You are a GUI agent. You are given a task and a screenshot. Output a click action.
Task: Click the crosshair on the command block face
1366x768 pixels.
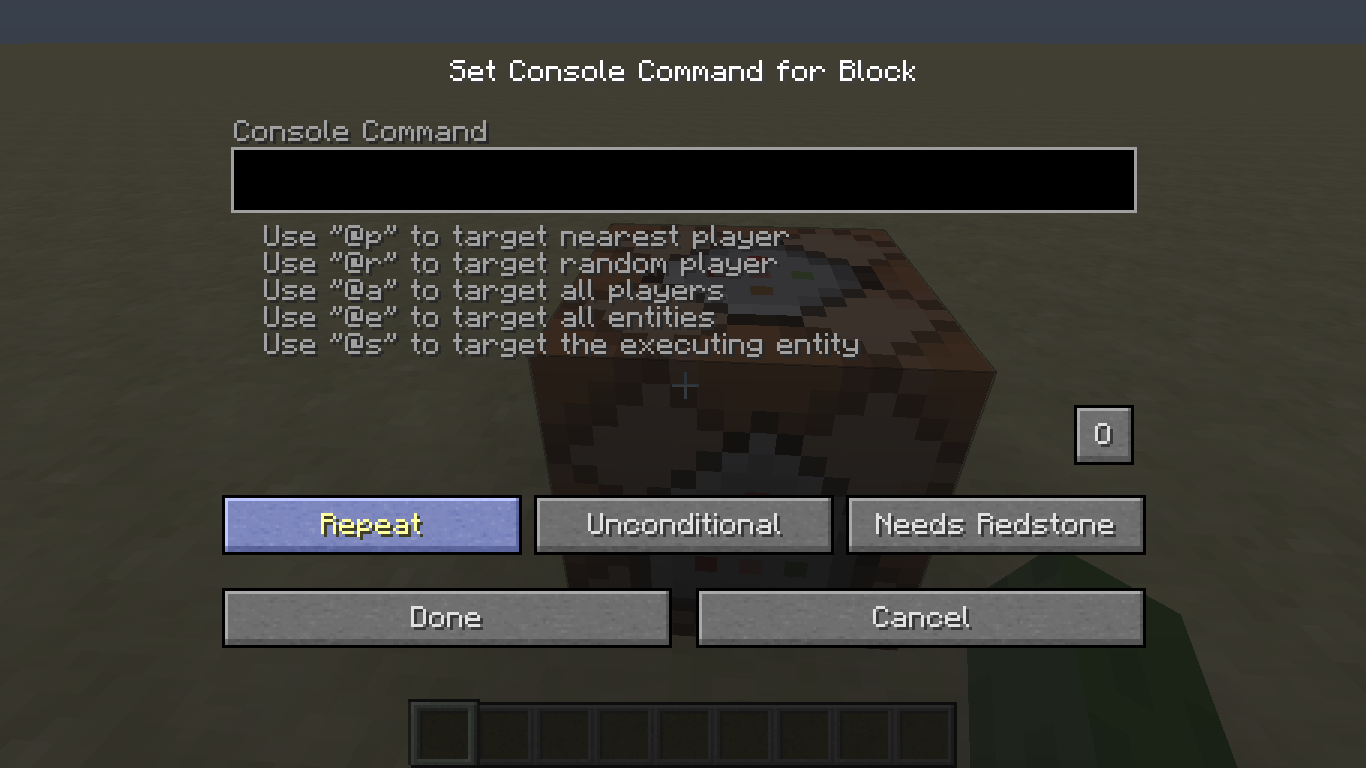[685, 385]
